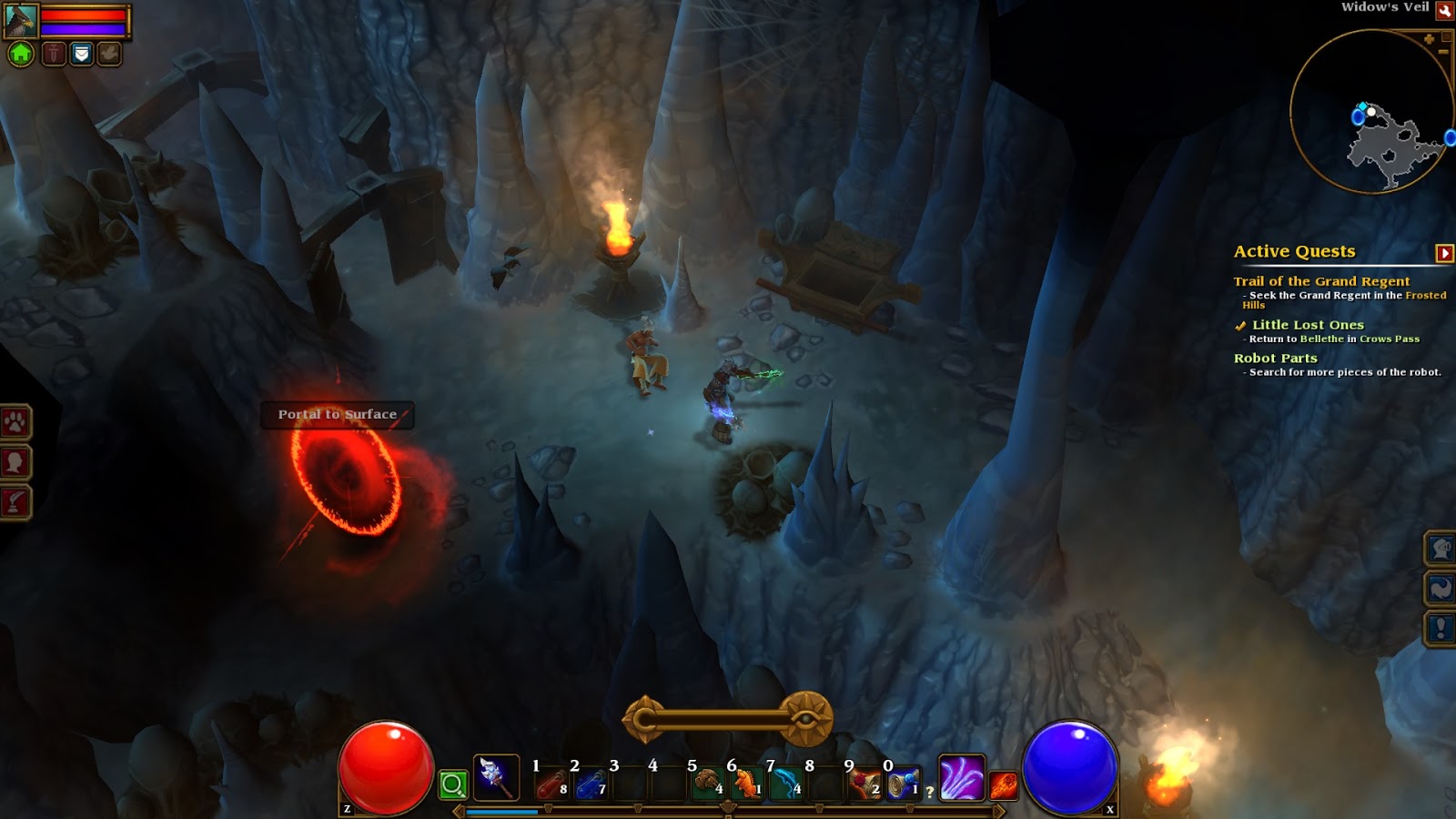
Task: Toggle the character silhouette icon on the left edge
Action: (x=15, y=460)
